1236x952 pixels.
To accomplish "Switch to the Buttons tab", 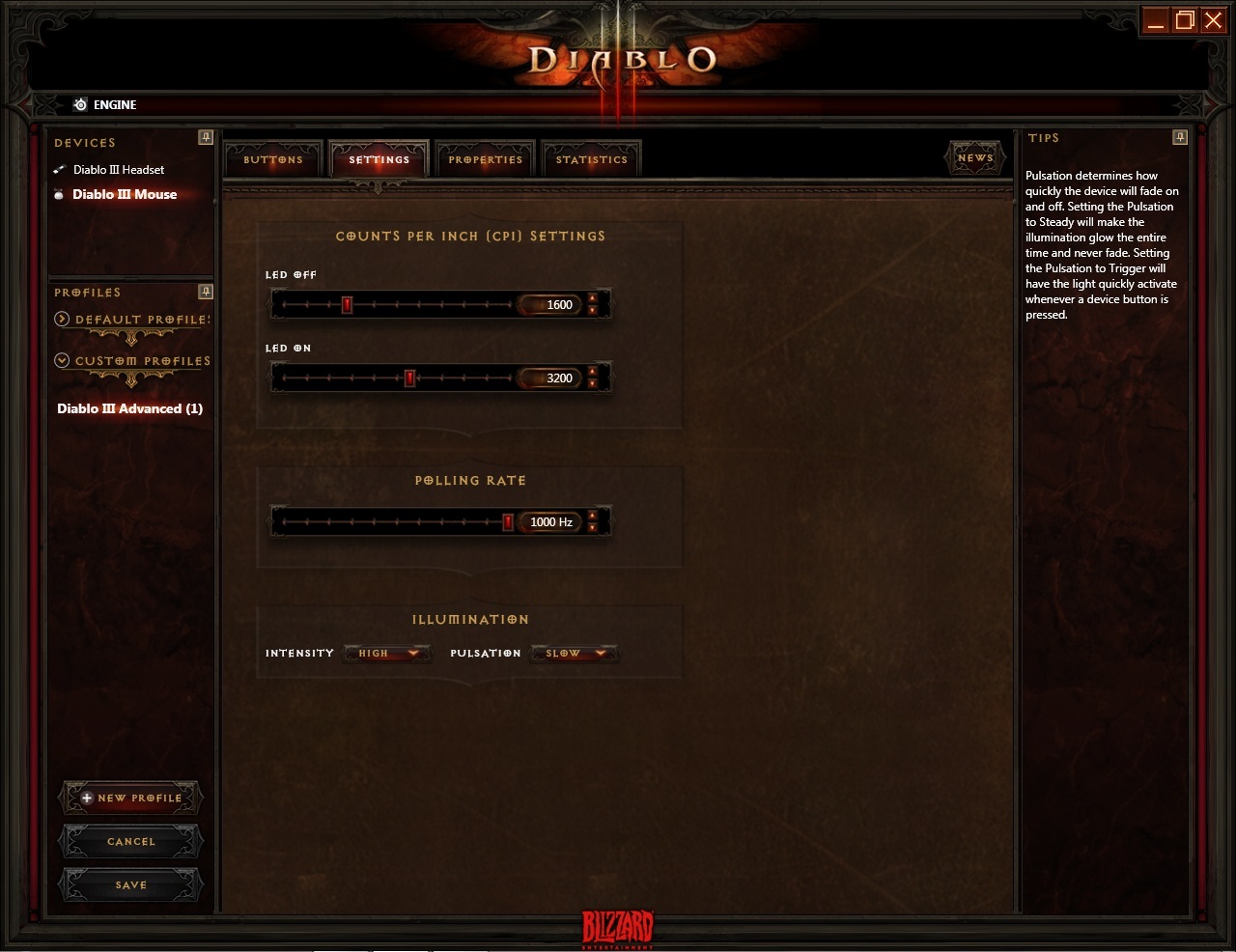I will click(x=271, y=158).
